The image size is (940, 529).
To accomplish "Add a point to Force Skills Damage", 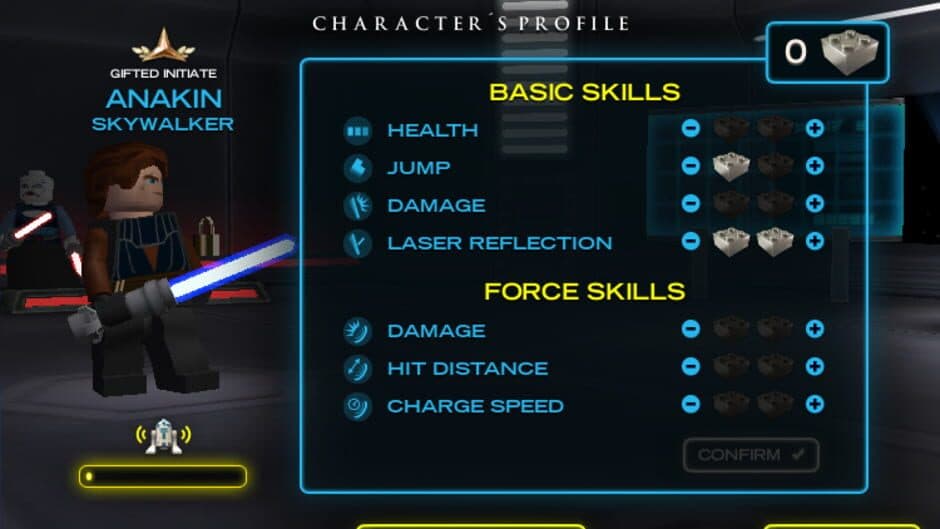I will point(815,329).
